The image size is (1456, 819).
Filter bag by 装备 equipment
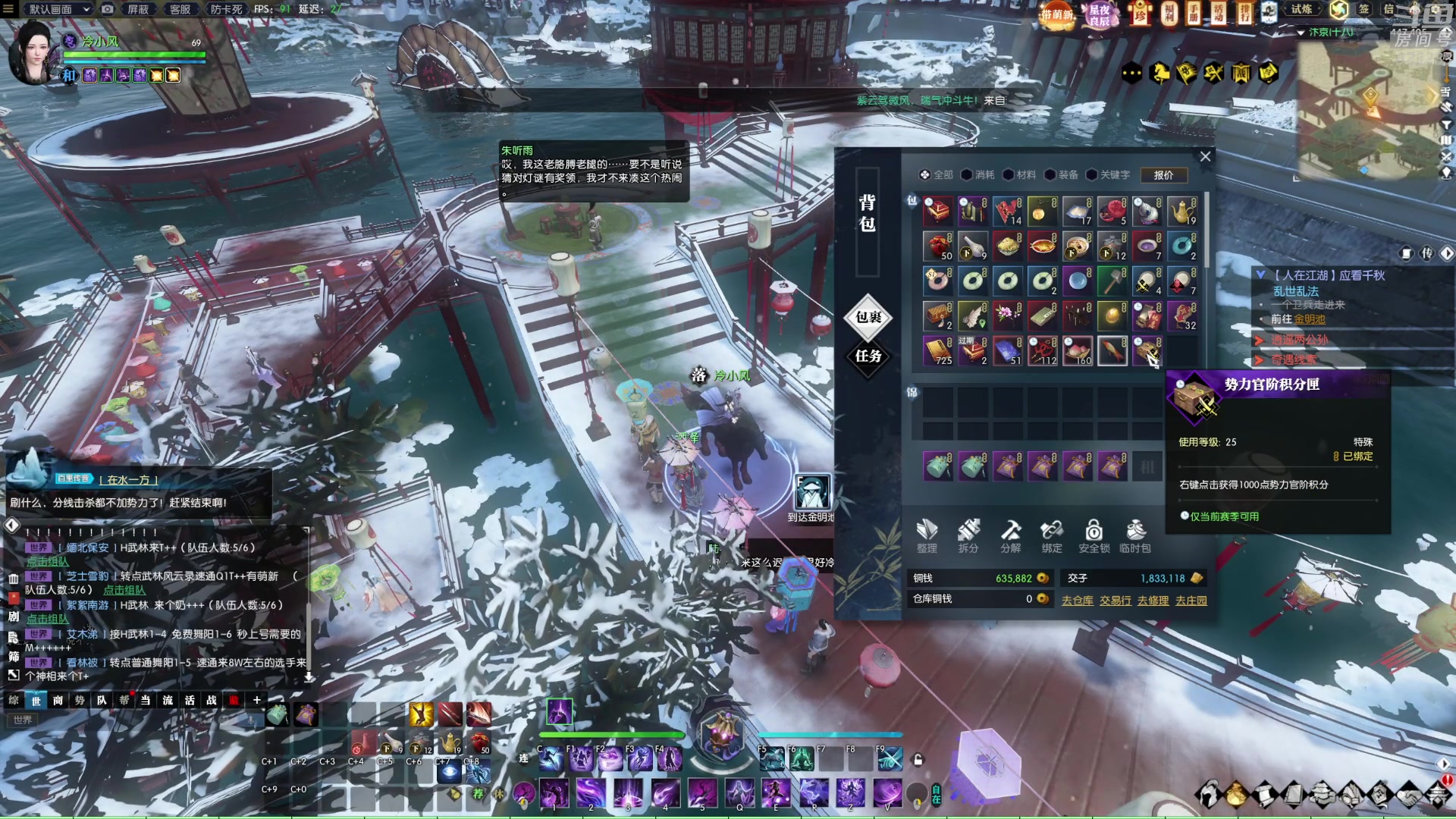point(1062,175)
